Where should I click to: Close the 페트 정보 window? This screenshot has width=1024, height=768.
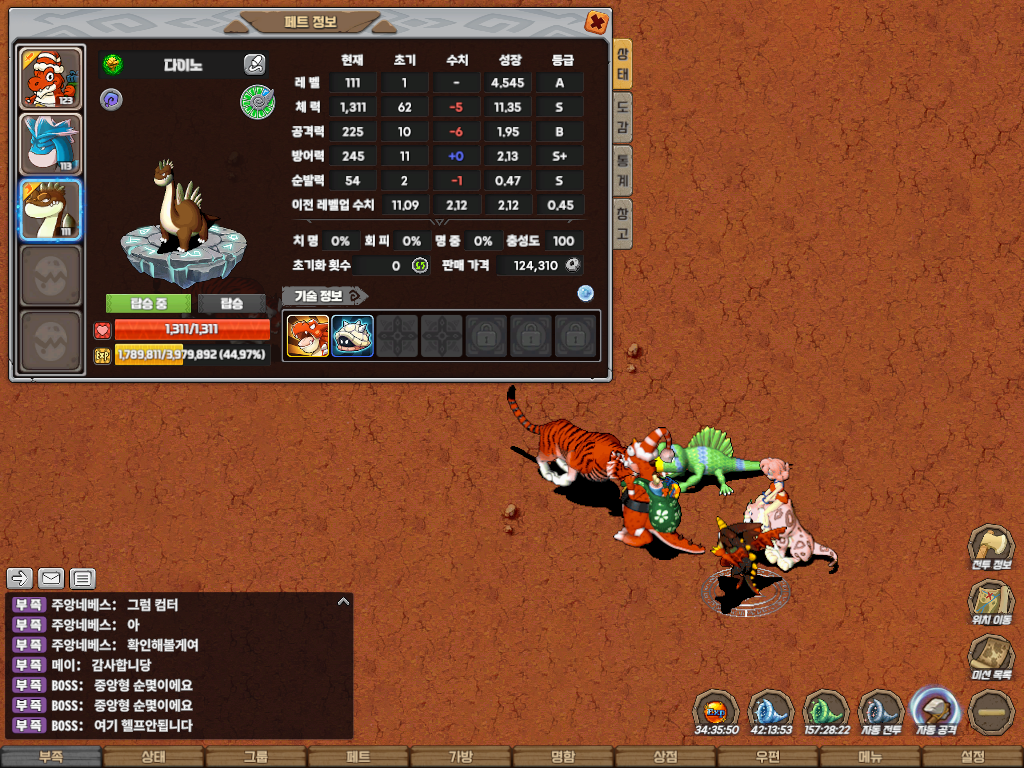[596, 22]
